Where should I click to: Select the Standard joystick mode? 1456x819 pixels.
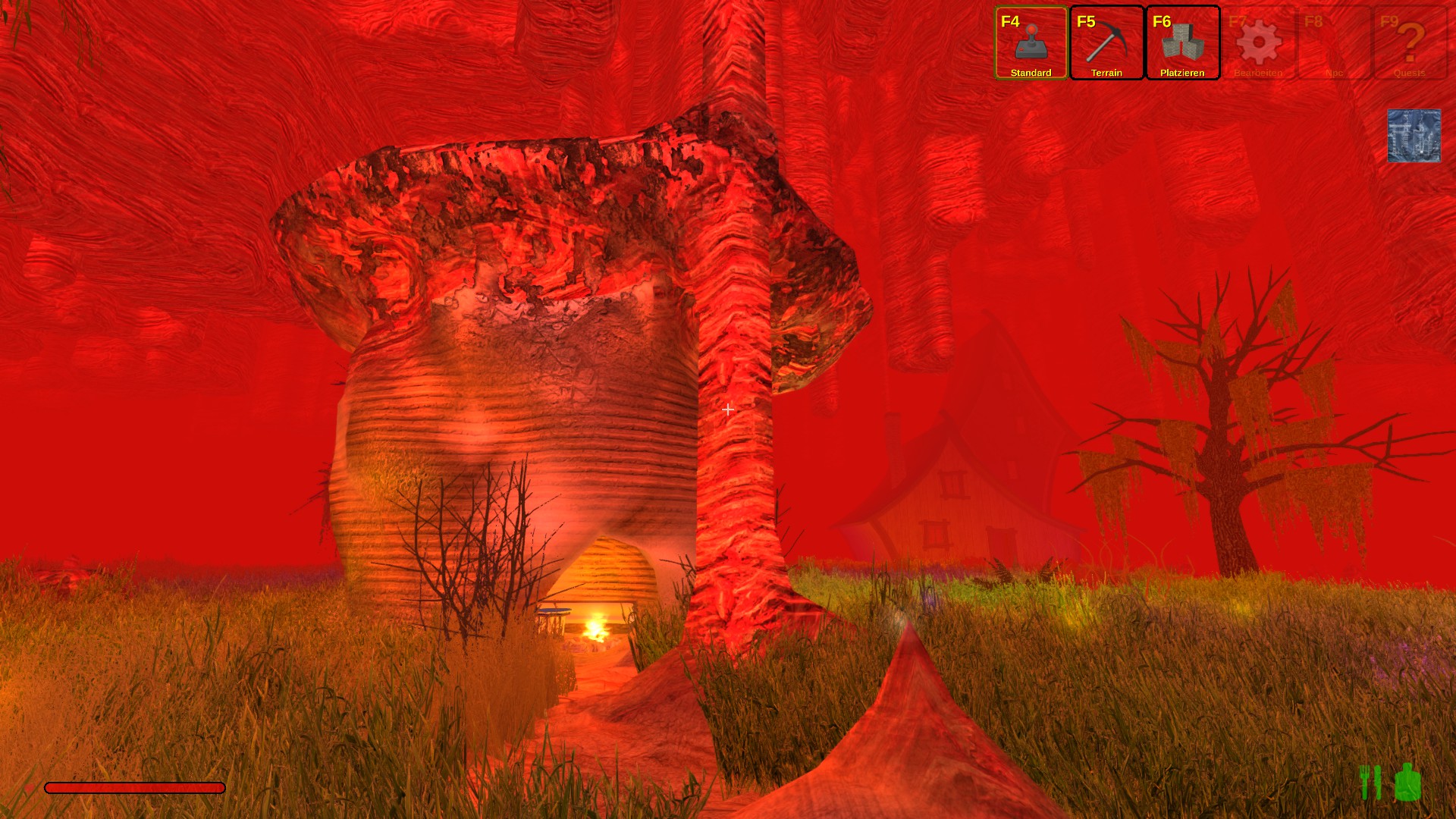1031,43
